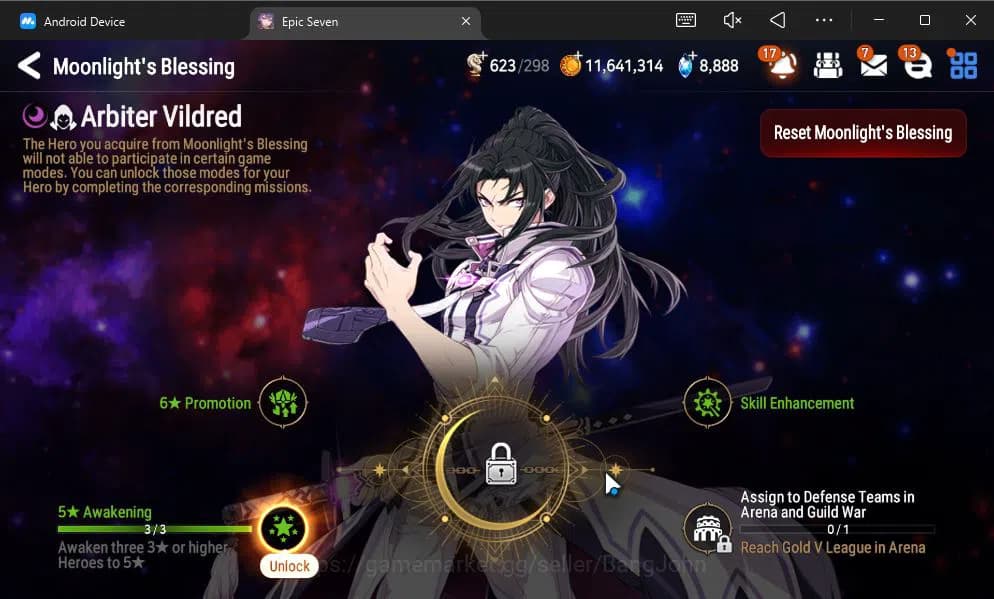
Task: Select the 6★ Promotion mission icon
Action: [283, 403]
